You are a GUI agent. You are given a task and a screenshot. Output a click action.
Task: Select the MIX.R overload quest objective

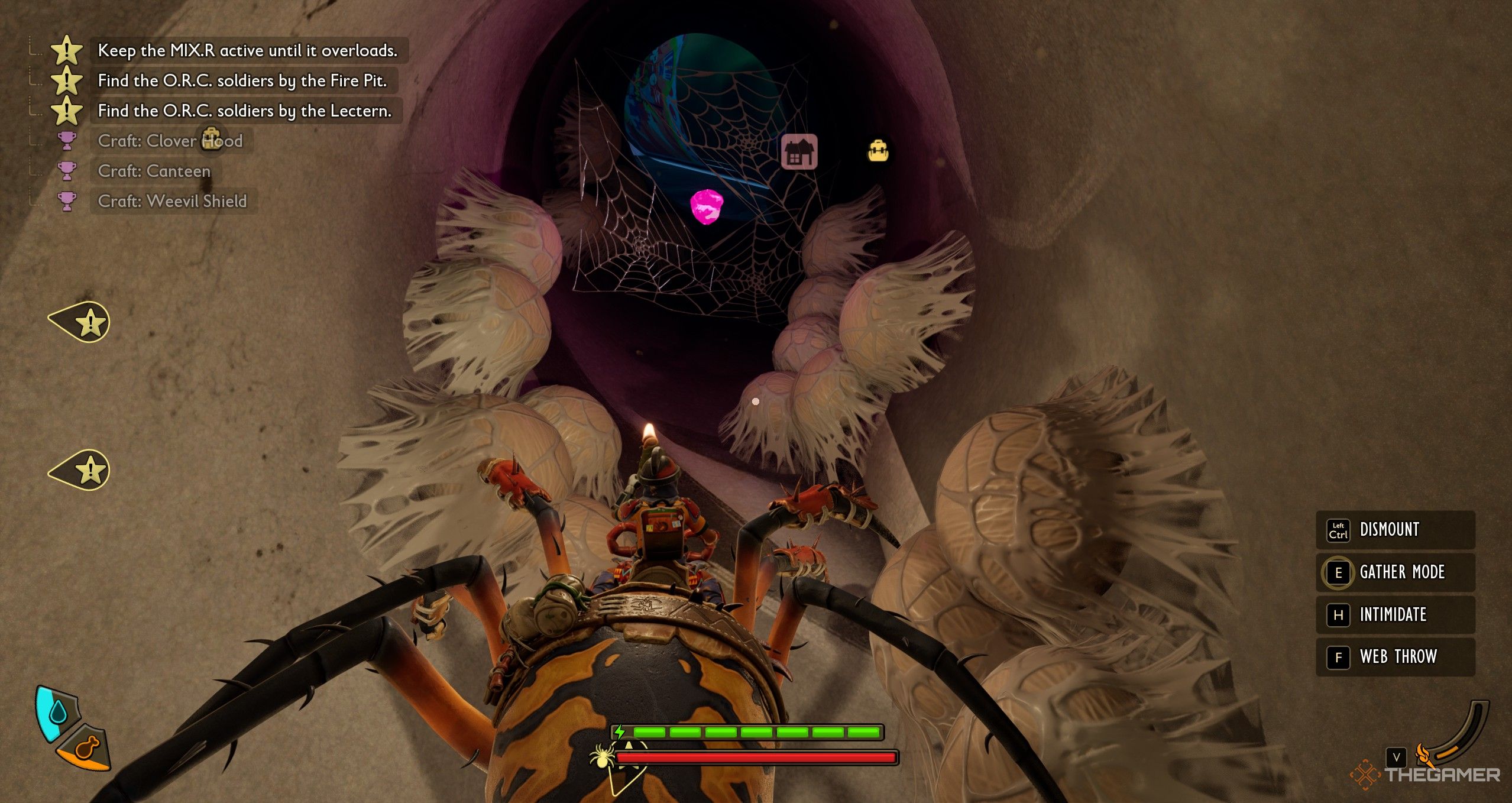247,51
